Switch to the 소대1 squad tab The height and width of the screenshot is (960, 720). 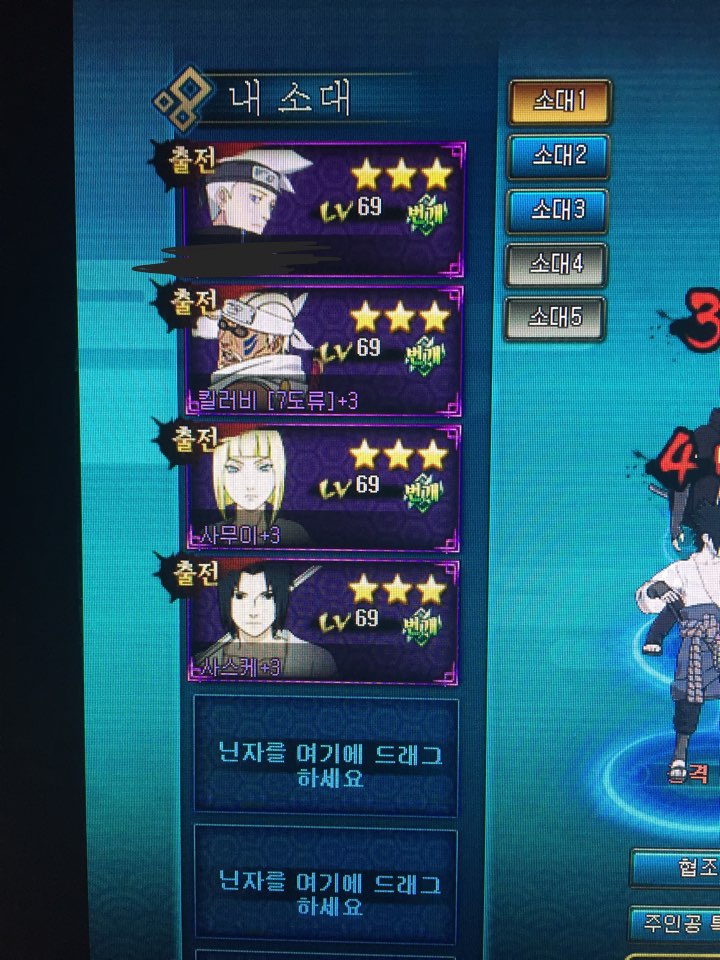click(558, 102)
